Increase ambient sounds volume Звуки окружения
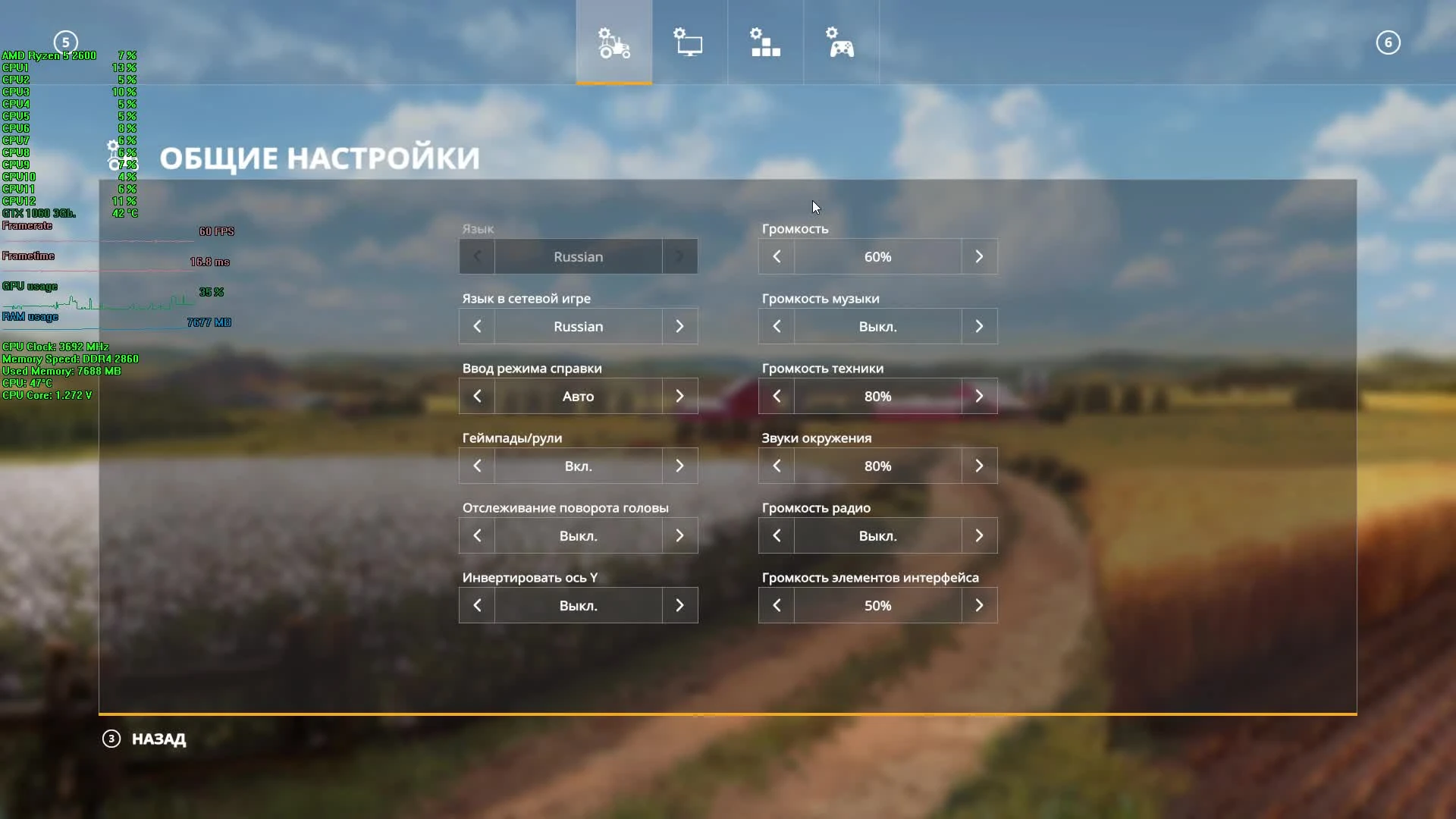The width and height of the screenshot is (1456, 819). point(979,466)
